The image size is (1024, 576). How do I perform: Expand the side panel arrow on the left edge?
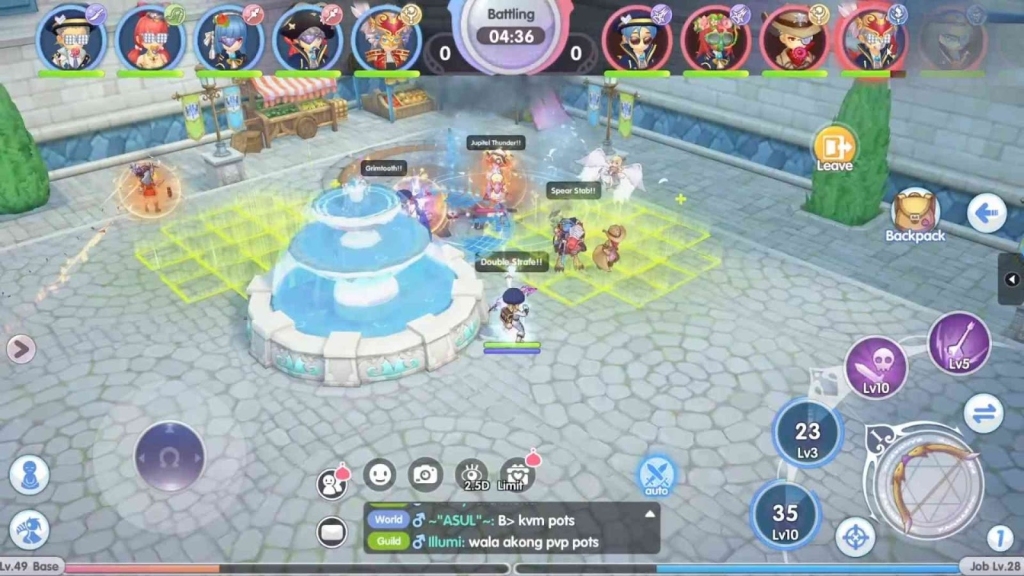[x=21, y=349]
